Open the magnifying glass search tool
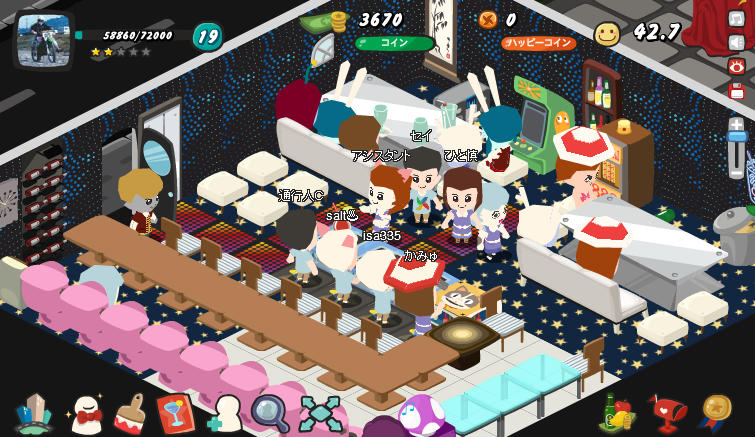This screenshot has height=437, width=755. click(270, 413)
